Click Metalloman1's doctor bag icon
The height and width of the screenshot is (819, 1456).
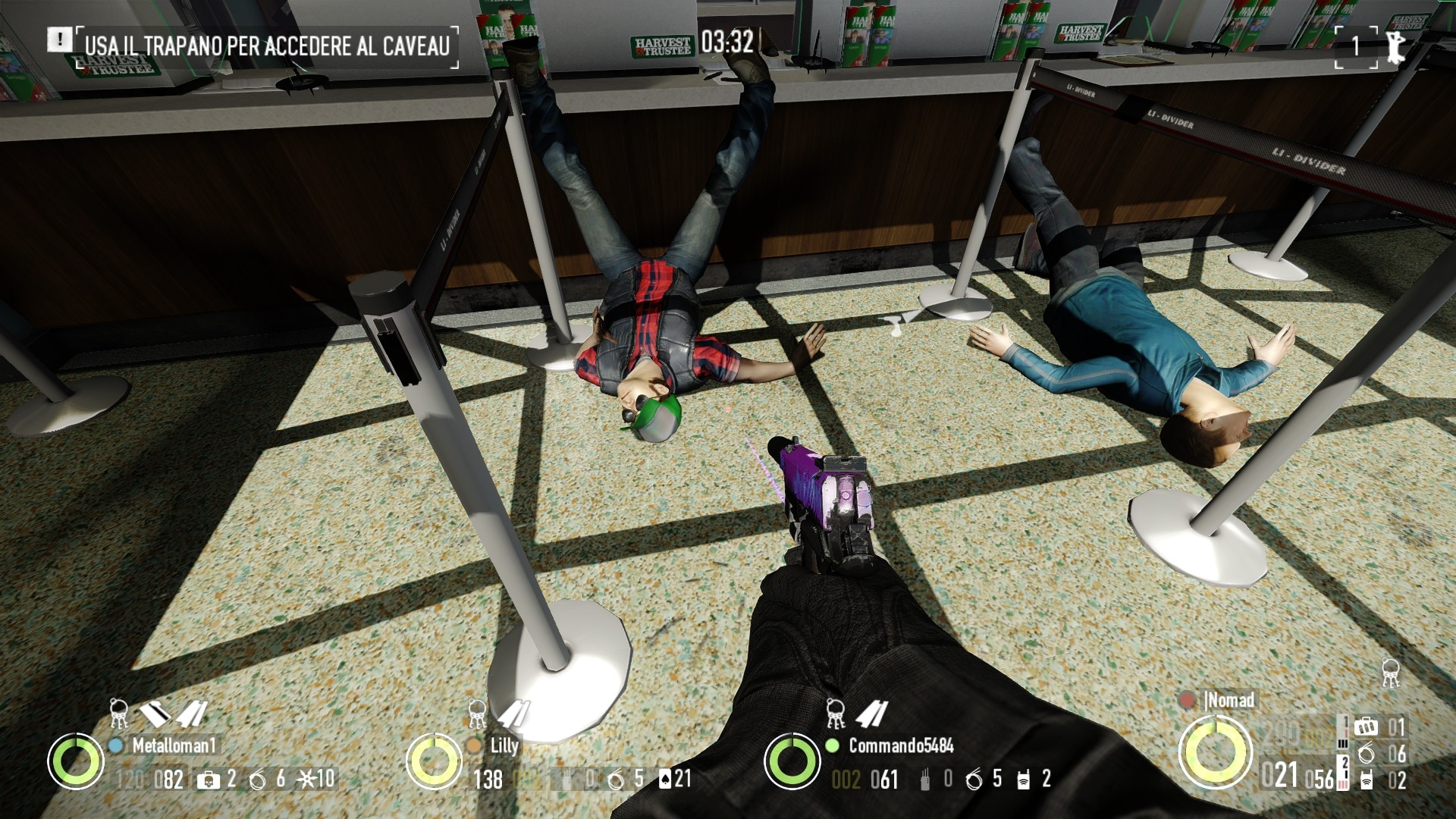pos(206,780)
